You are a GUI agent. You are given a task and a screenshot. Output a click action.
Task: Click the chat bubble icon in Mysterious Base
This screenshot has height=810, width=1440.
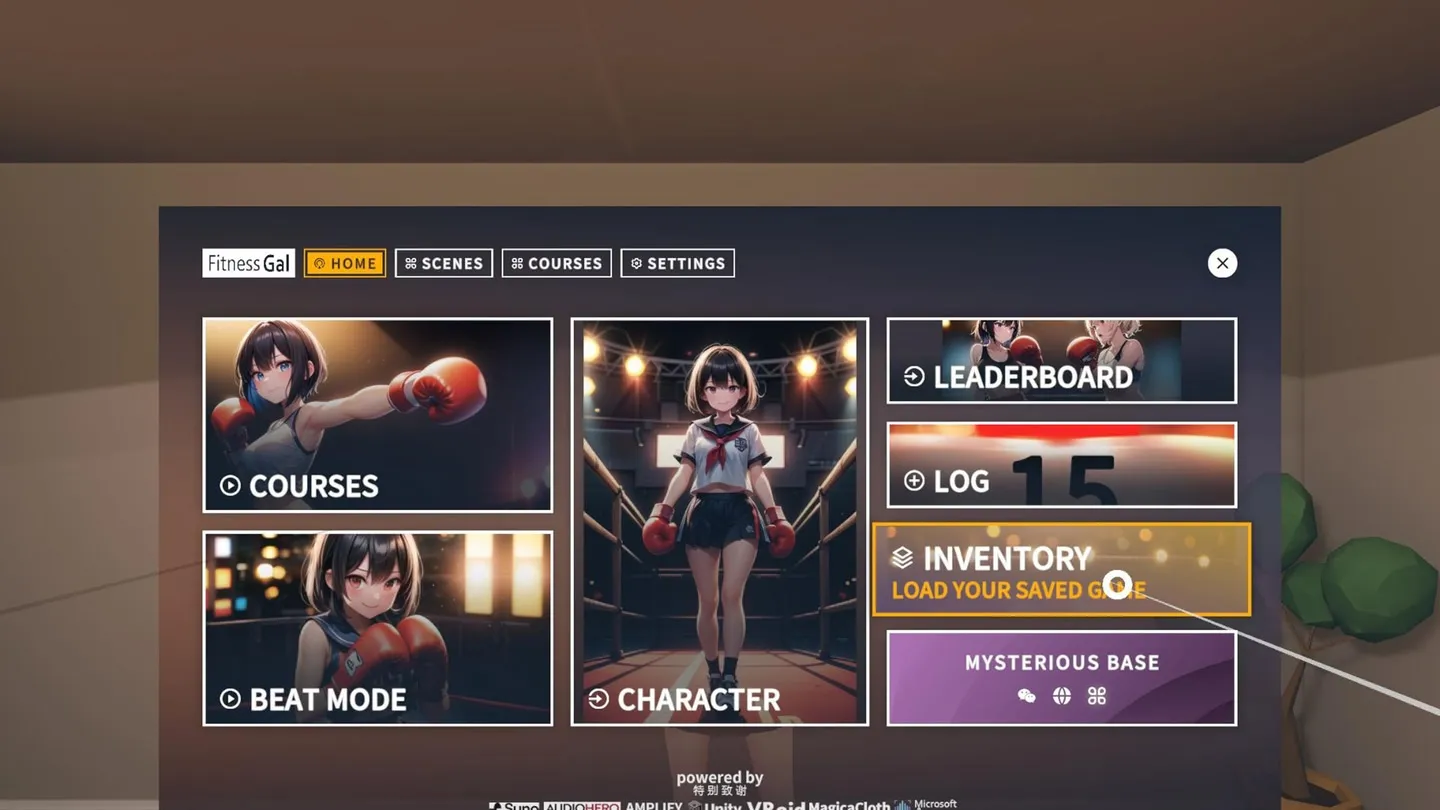(x=1026, y=696)
